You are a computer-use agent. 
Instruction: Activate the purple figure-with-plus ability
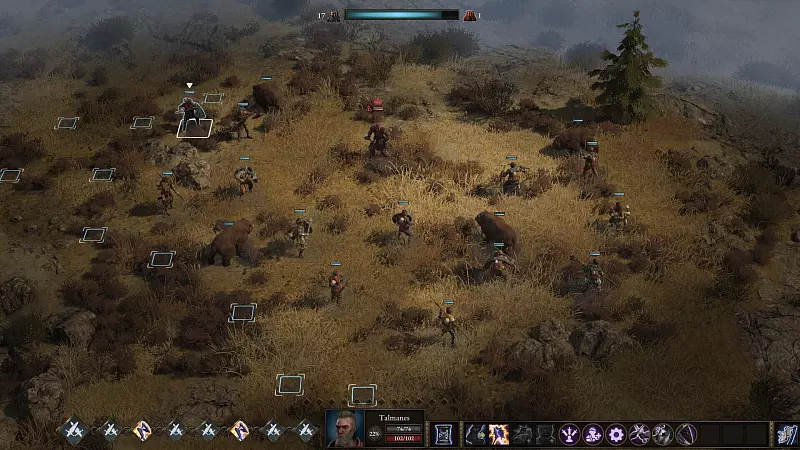tap(592, 434)
